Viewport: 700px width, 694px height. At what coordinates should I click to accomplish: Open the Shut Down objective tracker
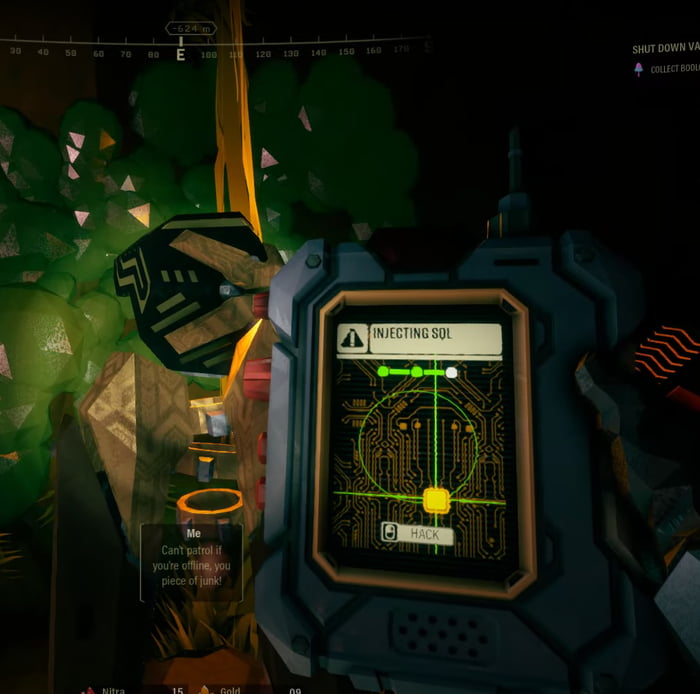(x=665, y=48)
